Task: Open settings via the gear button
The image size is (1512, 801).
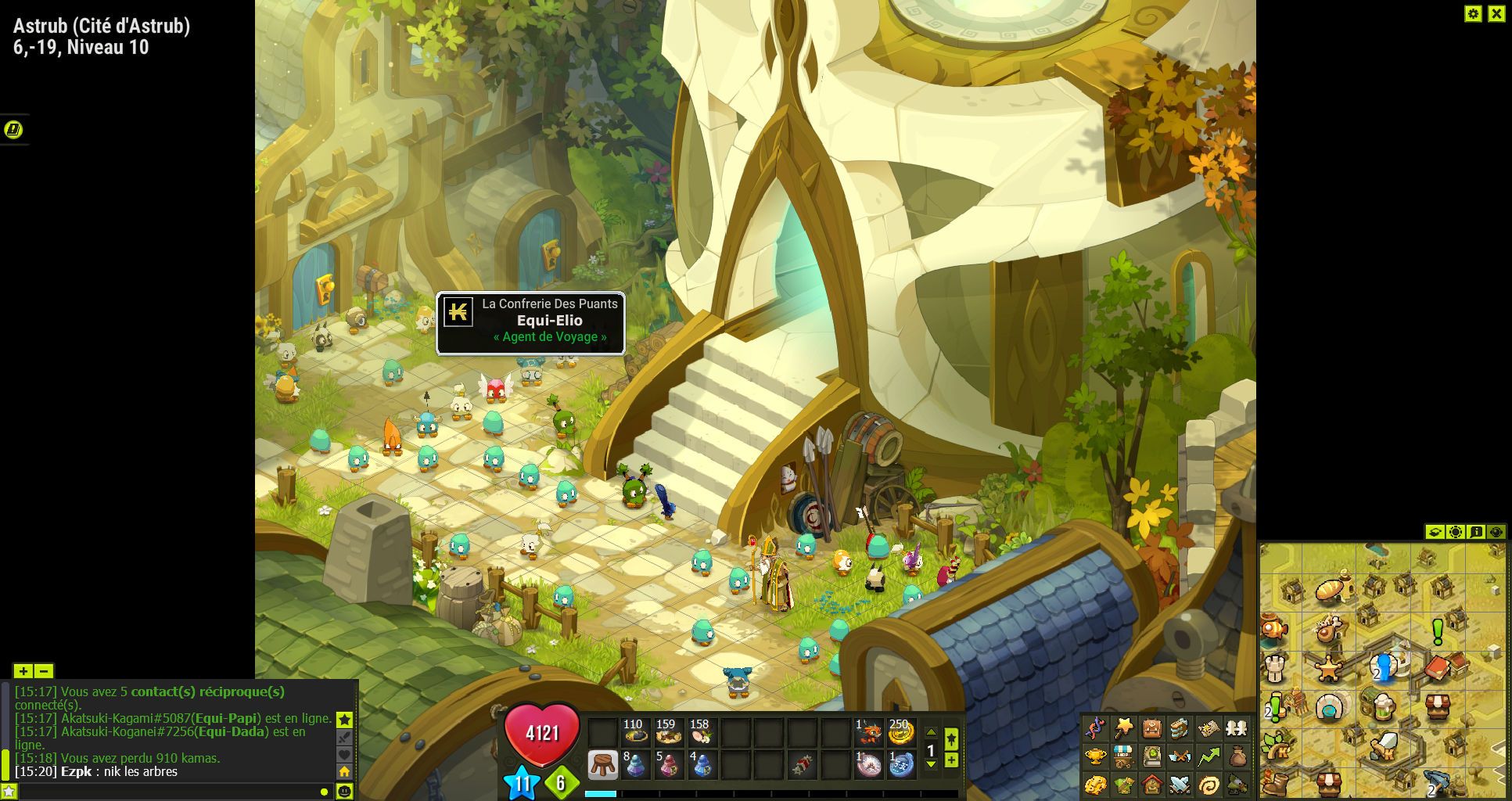Action: pos(1473,13)
